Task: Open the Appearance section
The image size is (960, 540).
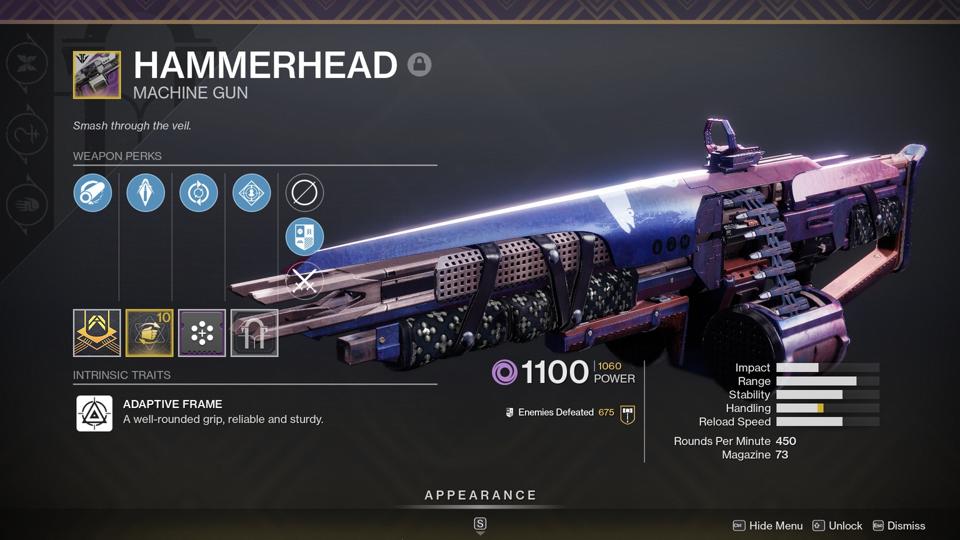Action: tap(480, 495)
